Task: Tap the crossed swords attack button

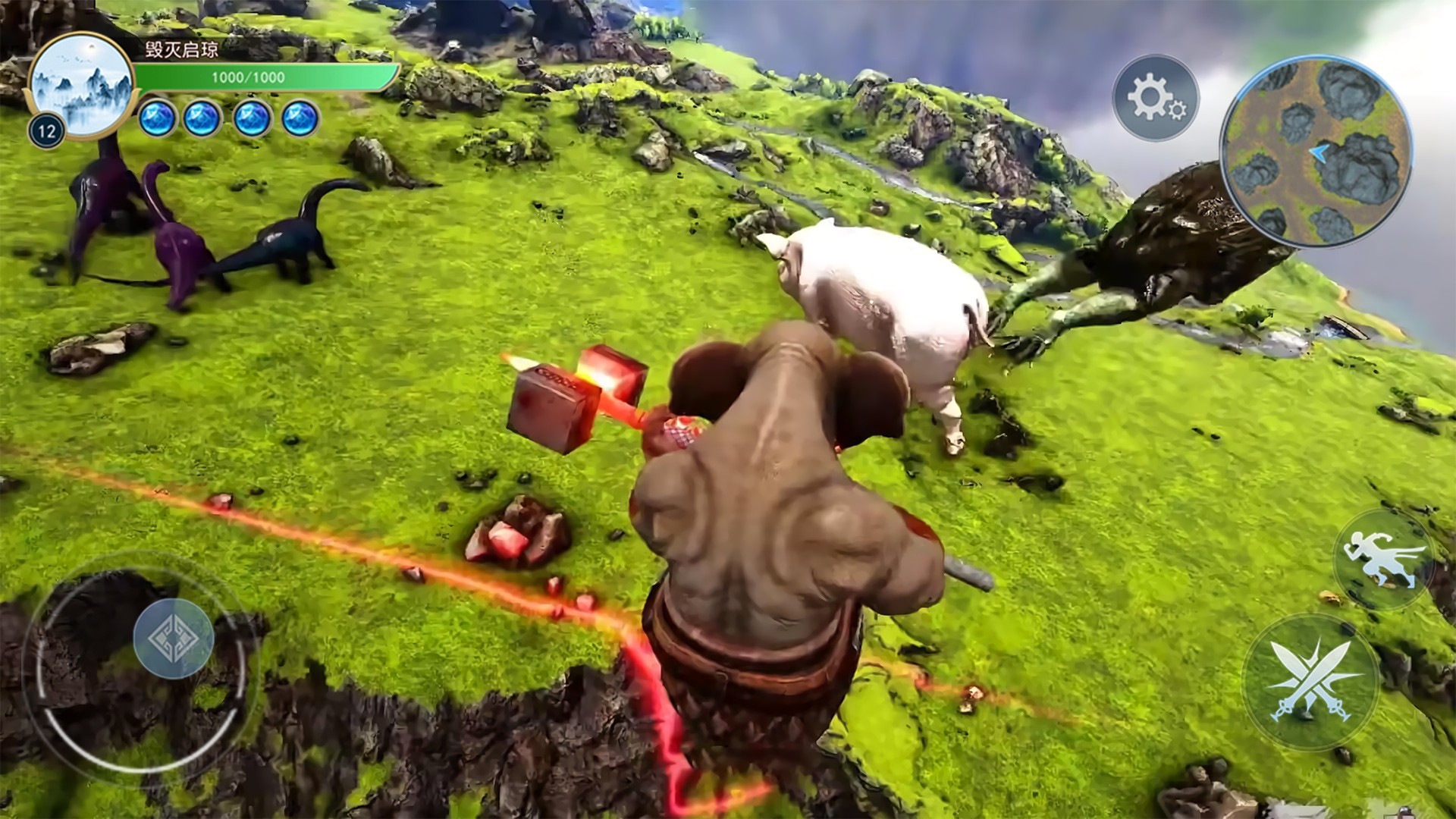Action: pyautogui.click(x=1311, y=682)
